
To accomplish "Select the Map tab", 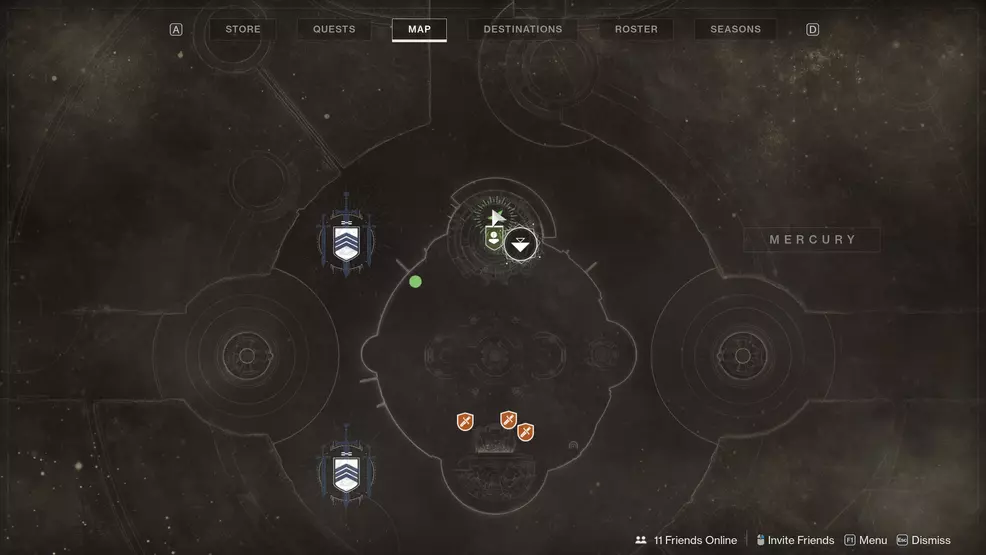I will pos(419,29).
